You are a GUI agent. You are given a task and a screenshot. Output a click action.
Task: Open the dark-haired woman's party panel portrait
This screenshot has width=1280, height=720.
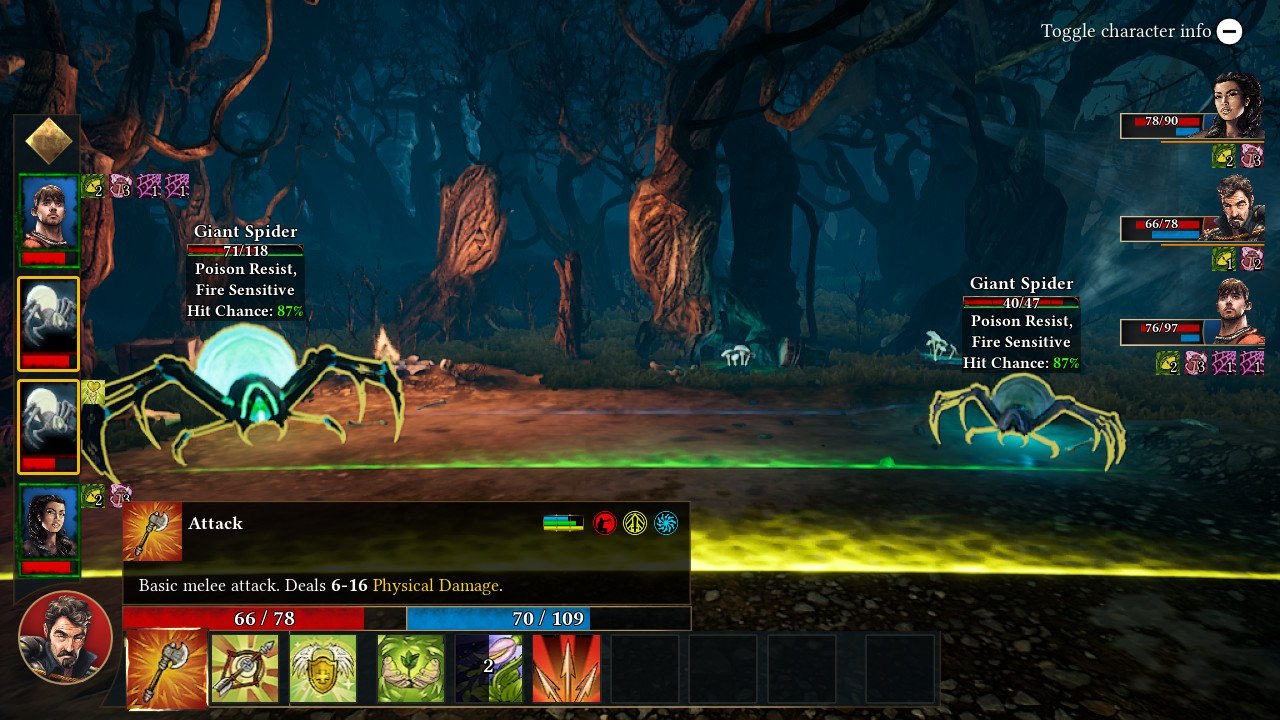tap(1237, 105)
